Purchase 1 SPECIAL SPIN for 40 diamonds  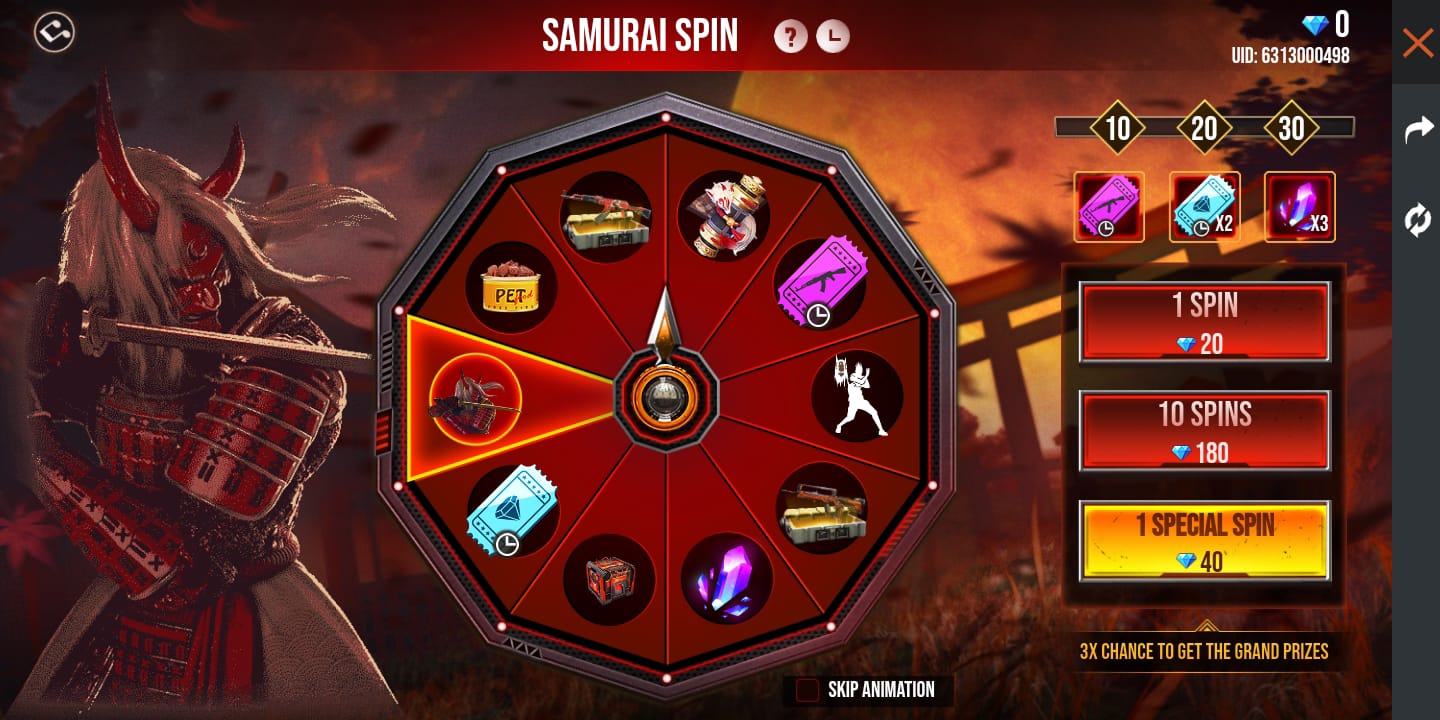click(x=1204, y=541)
